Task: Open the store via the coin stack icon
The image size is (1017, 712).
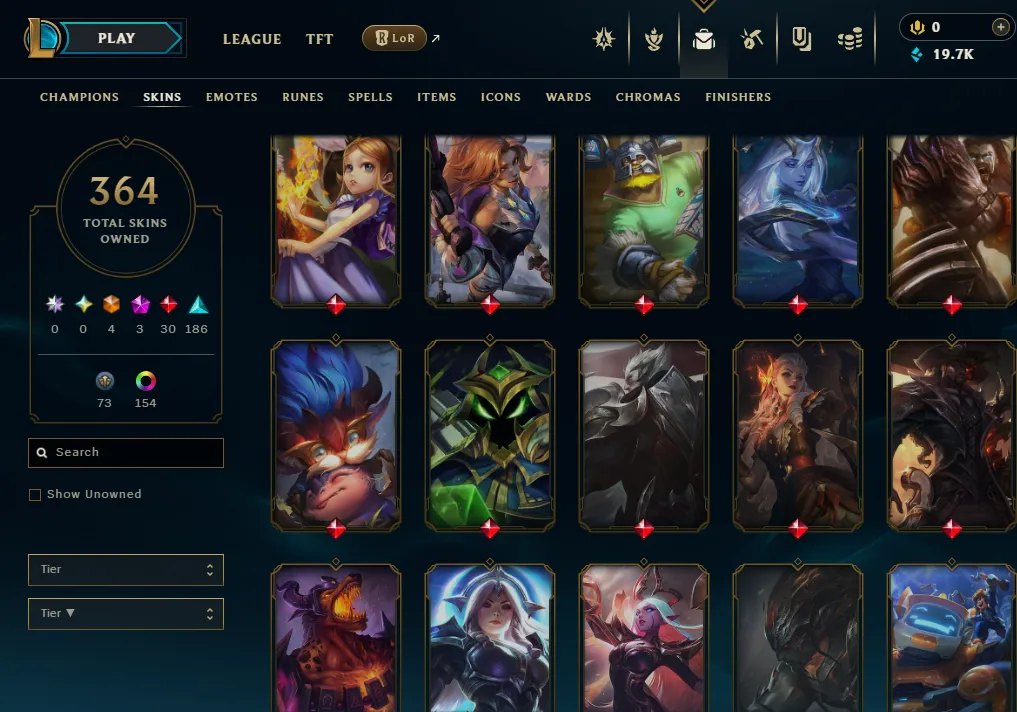Action: click(x=850, y=40)
